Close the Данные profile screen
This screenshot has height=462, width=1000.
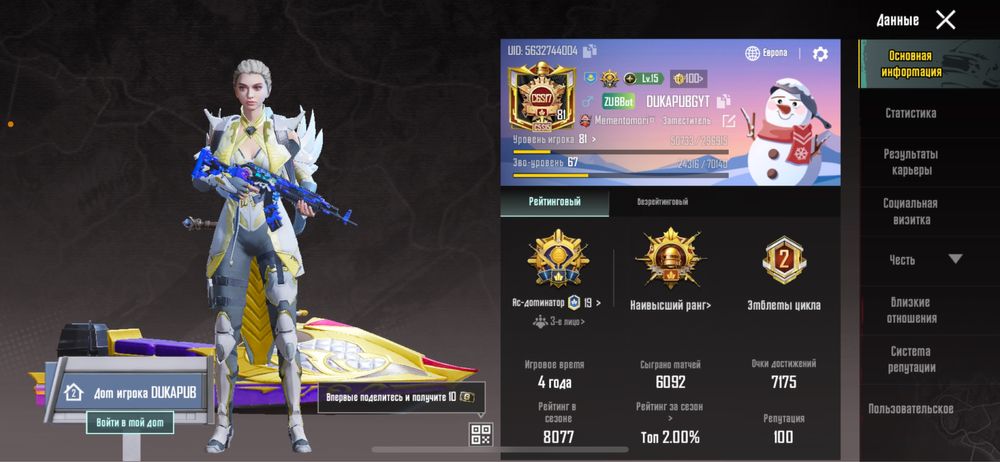point(945,19)
